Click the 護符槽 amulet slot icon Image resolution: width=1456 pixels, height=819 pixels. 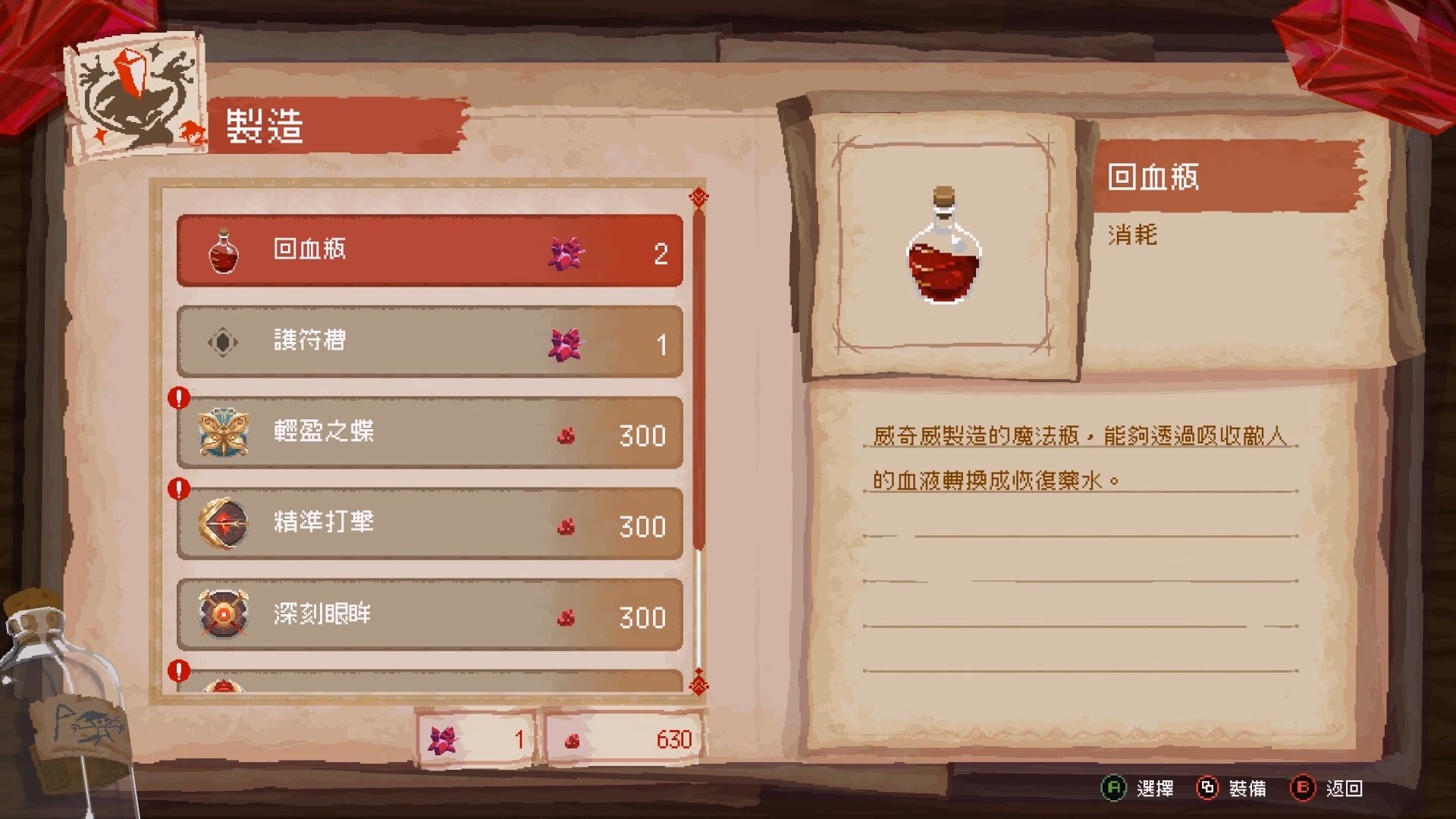pyautogui.click(x=221, y=342)
